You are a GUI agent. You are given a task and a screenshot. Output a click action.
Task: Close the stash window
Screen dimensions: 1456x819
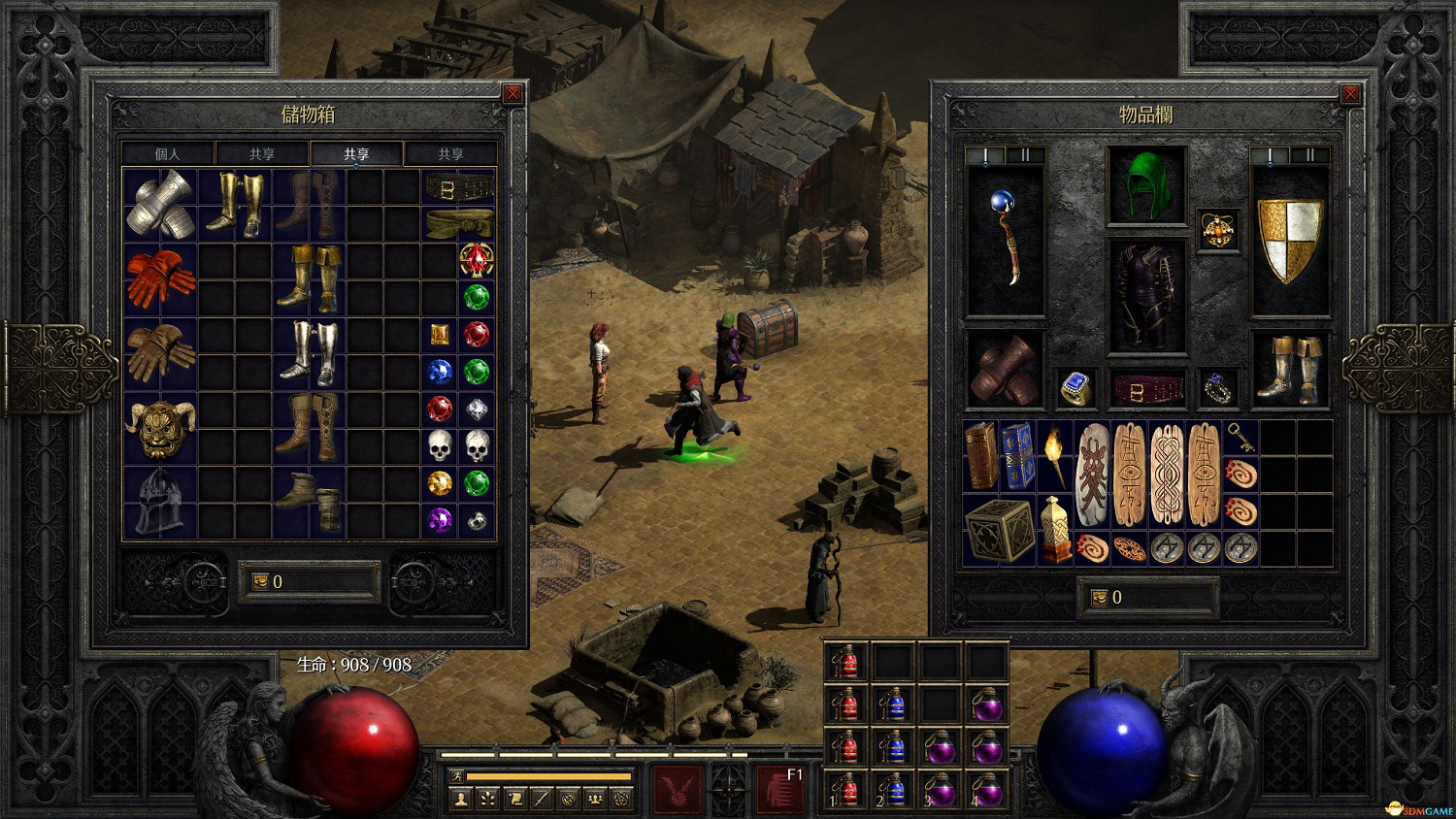(x=513, y=94)
